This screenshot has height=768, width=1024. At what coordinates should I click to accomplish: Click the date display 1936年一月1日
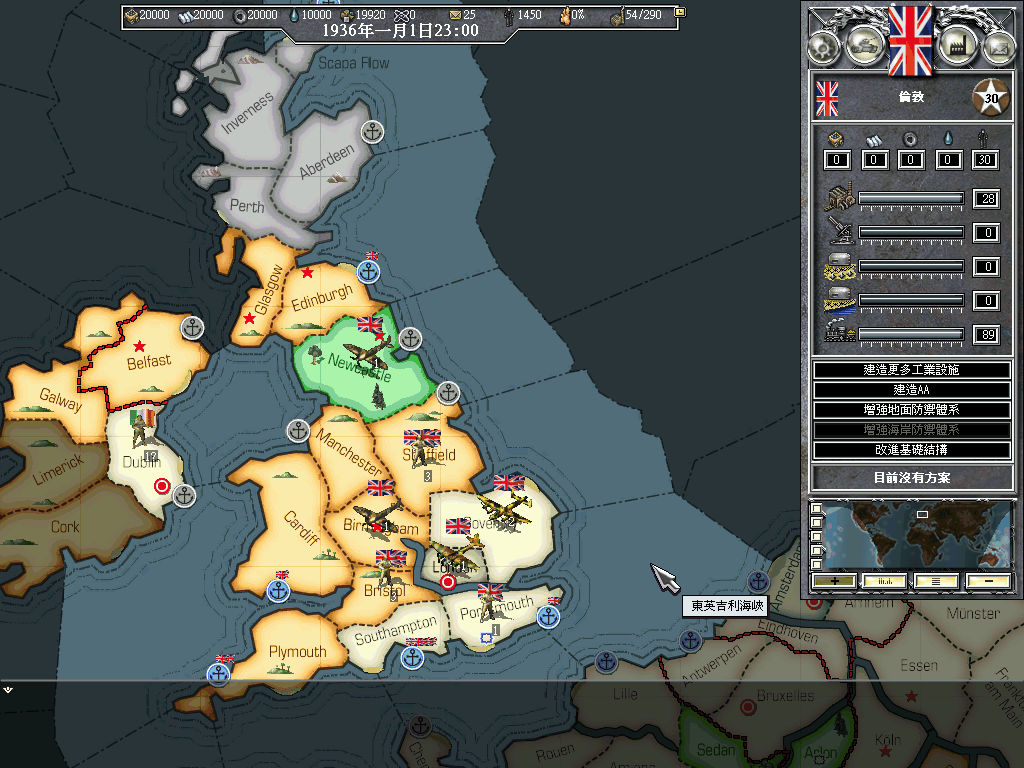click(x=399, y=31)
